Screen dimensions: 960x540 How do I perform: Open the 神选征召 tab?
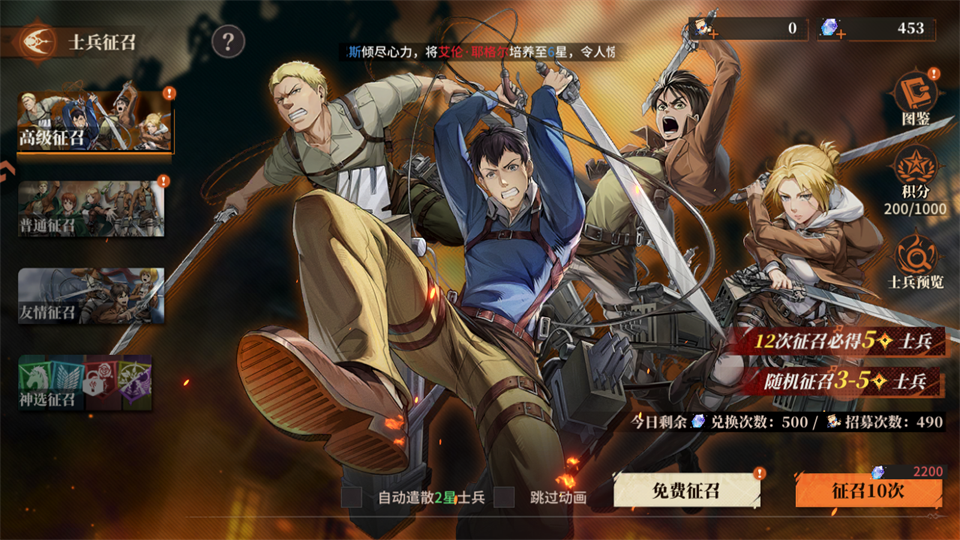pyautogui.click(x=86, y=383)
